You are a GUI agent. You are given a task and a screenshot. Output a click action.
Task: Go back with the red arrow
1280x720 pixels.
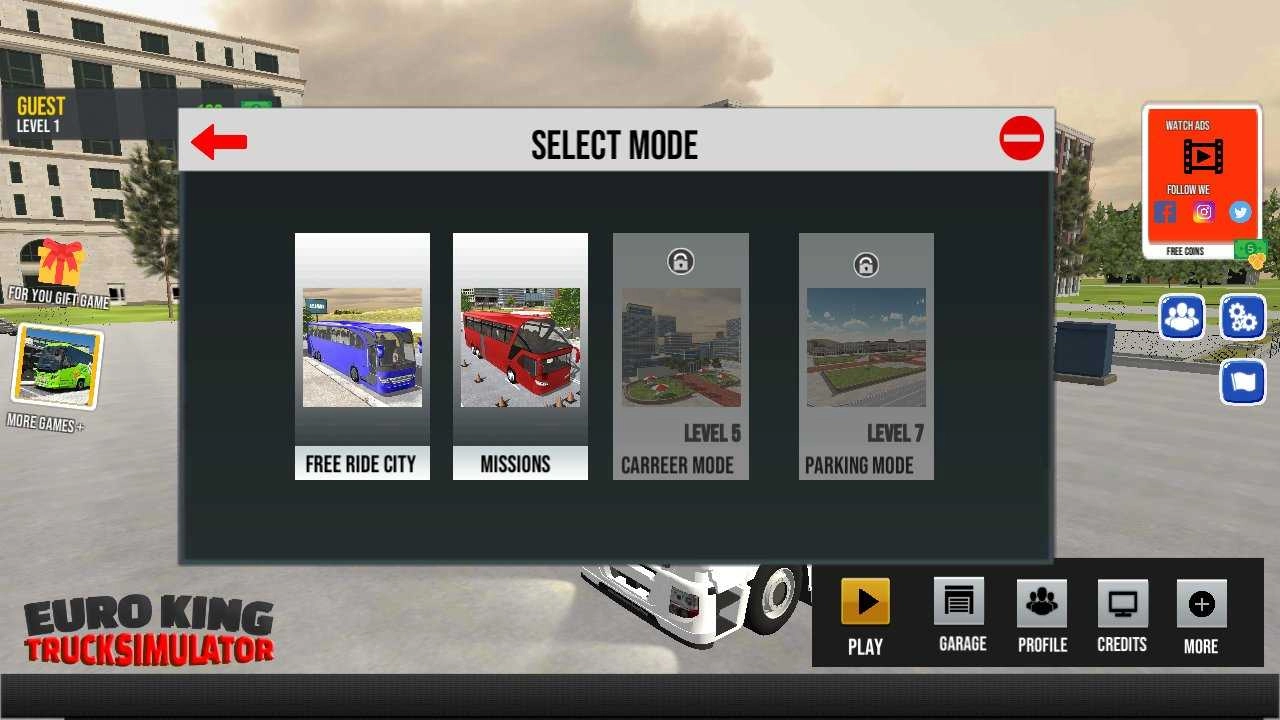click(x=219, y=142)
